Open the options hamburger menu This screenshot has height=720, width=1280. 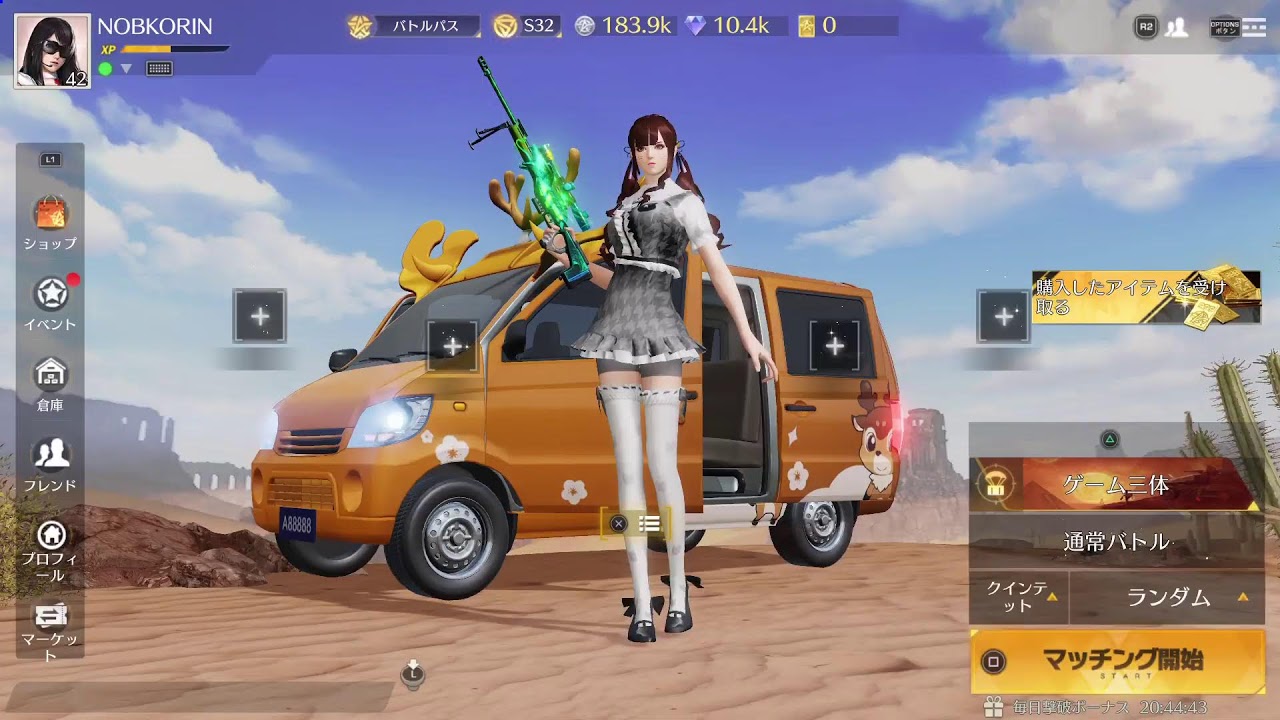point(1253,28)
